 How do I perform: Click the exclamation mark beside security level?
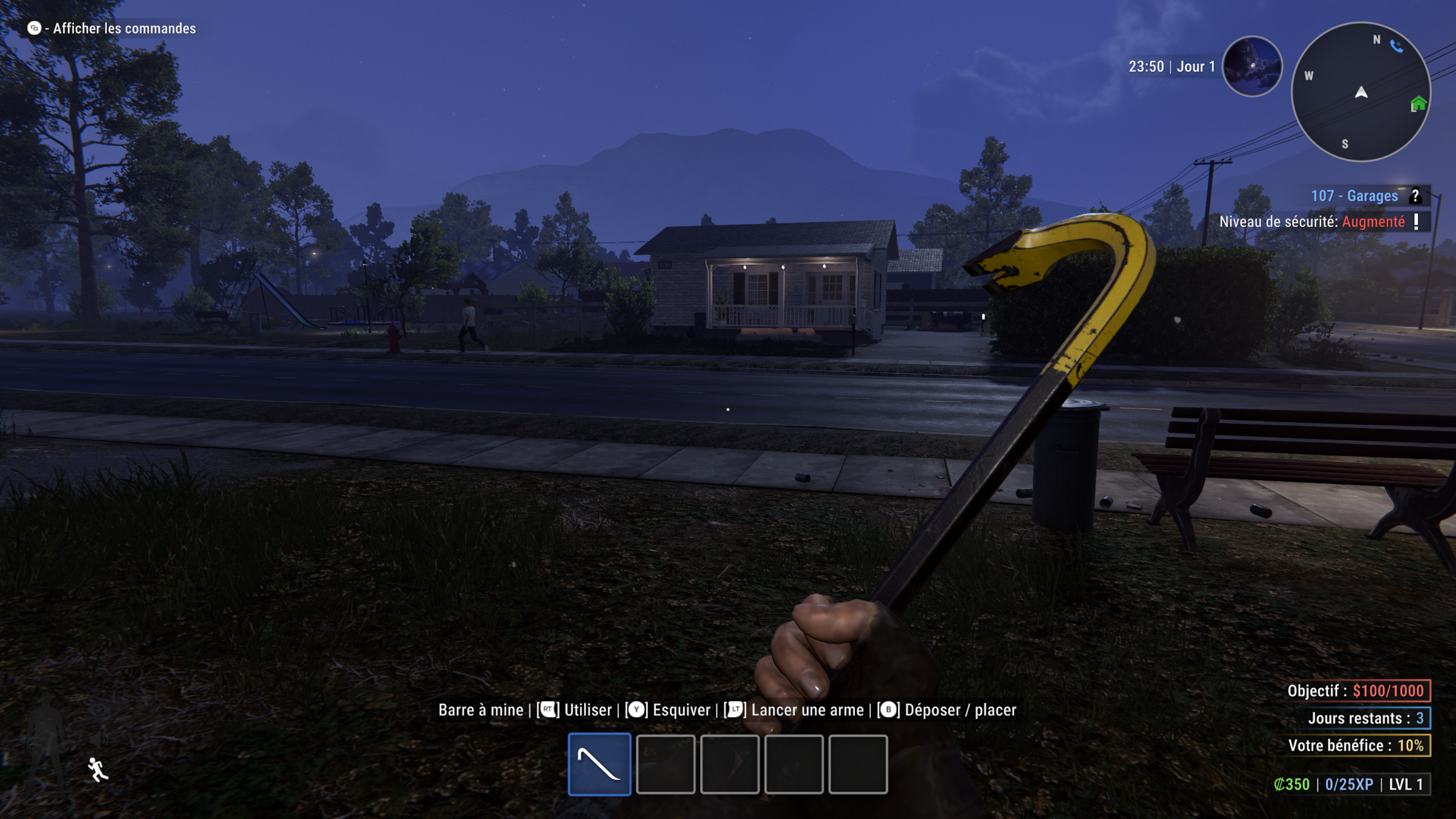(x=1416, y=221)
